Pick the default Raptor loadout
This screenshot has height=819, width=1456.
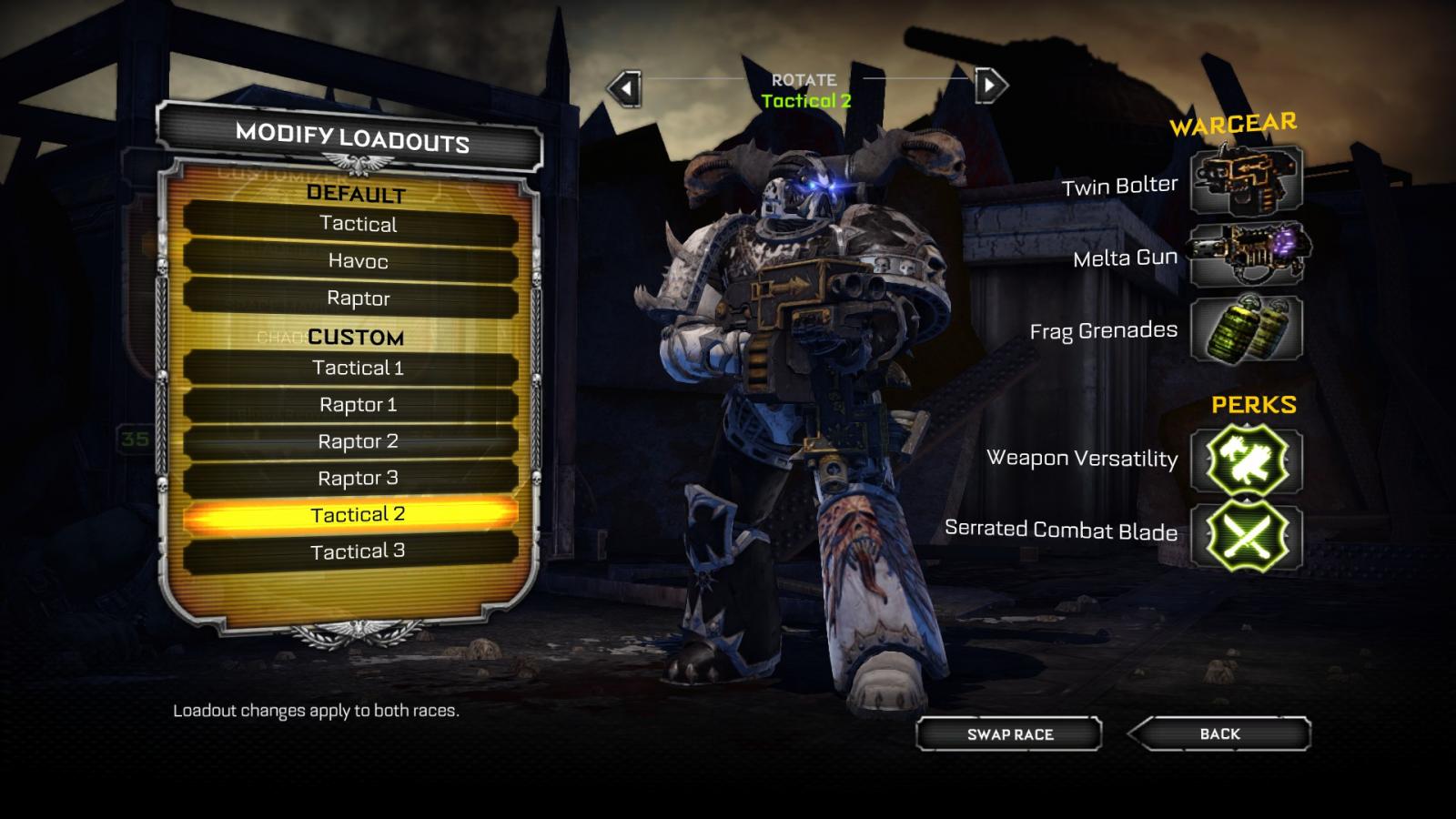coord(357,298)
